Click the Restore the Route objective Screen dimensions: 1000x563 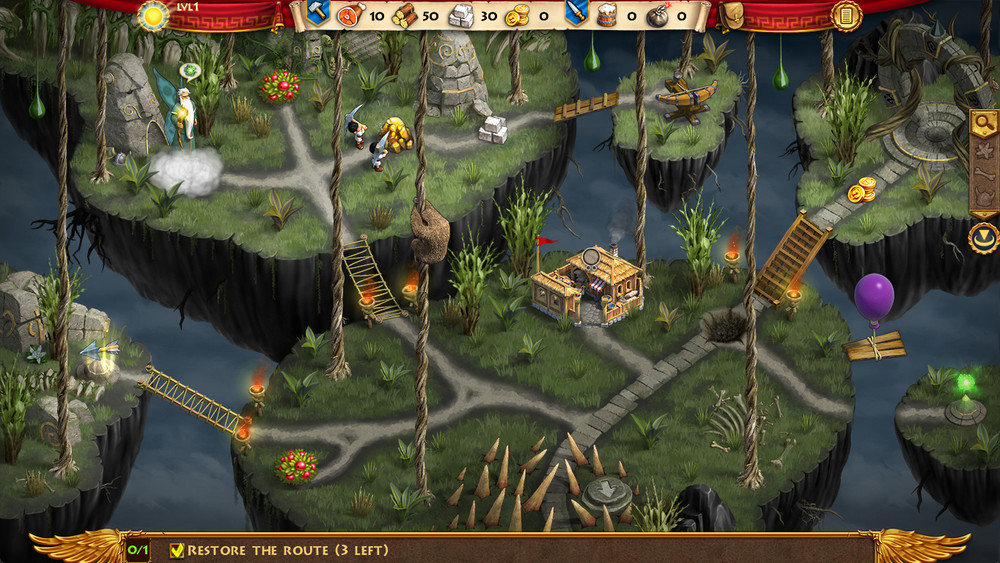[x=279, y=550]
